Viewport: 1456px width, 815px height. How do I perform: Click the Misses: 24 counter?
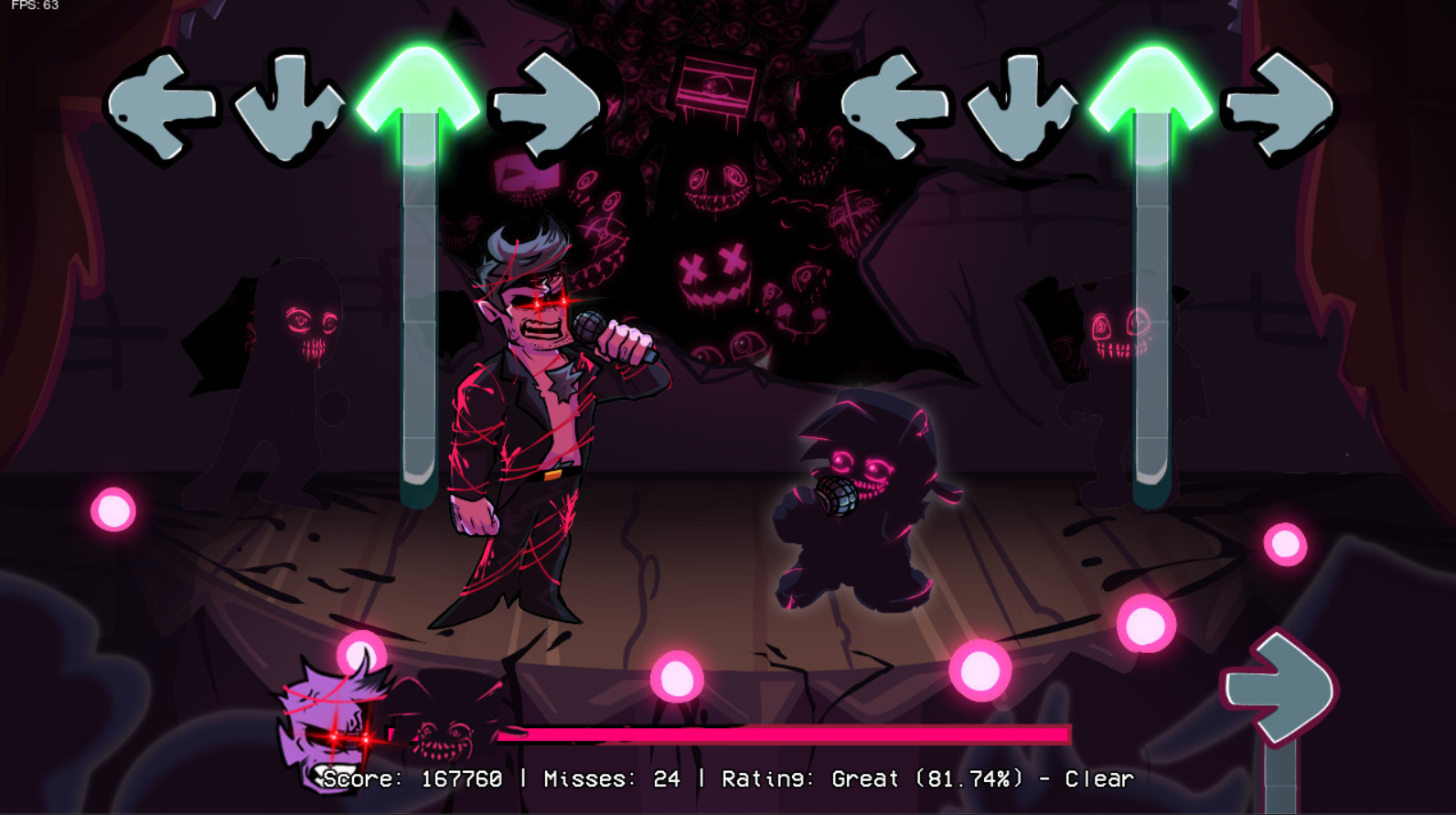(613, 779)
